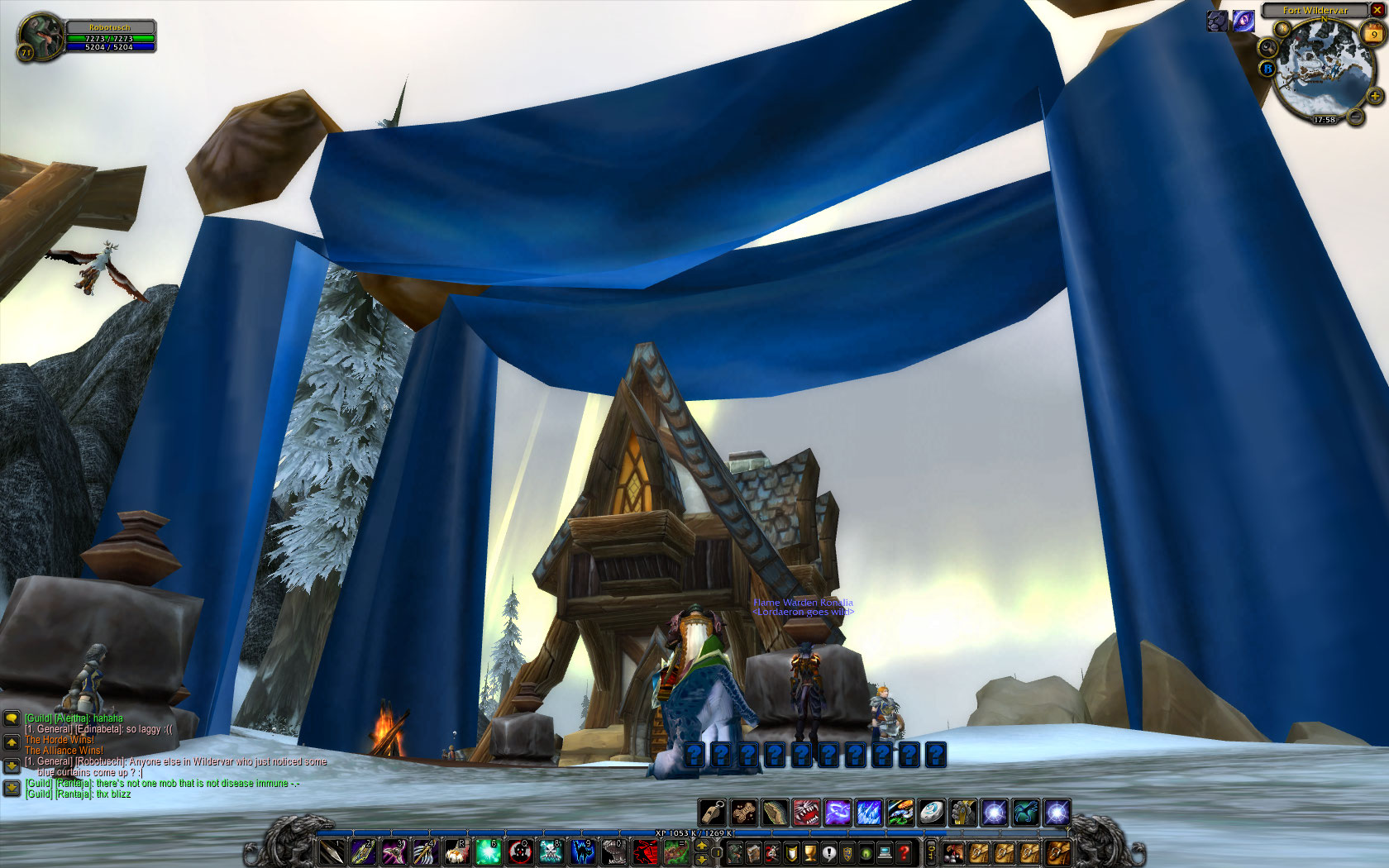The height and width of the screenshot is (868, 1389).
Task: Open the calendar showing day 9
Action: point(1374,33)
